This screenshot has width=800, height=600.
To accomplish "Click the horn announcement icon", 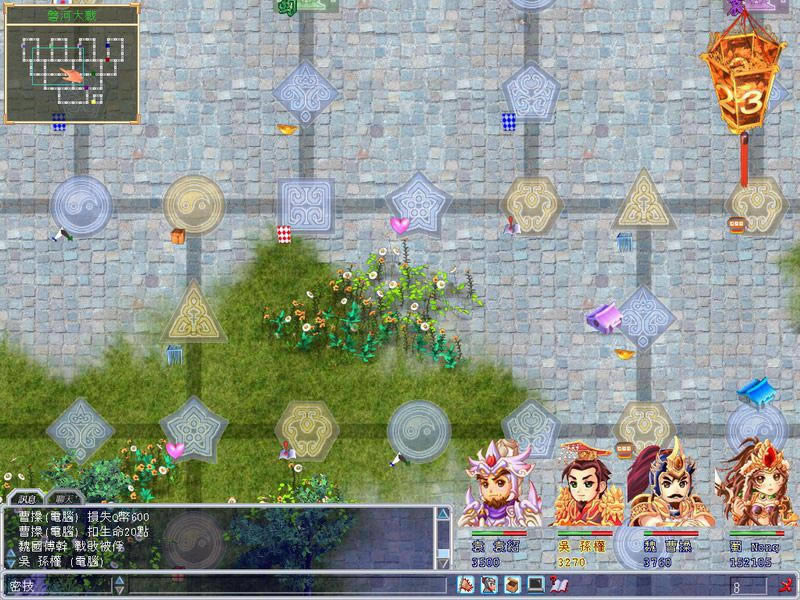I will tap(466, 584).
